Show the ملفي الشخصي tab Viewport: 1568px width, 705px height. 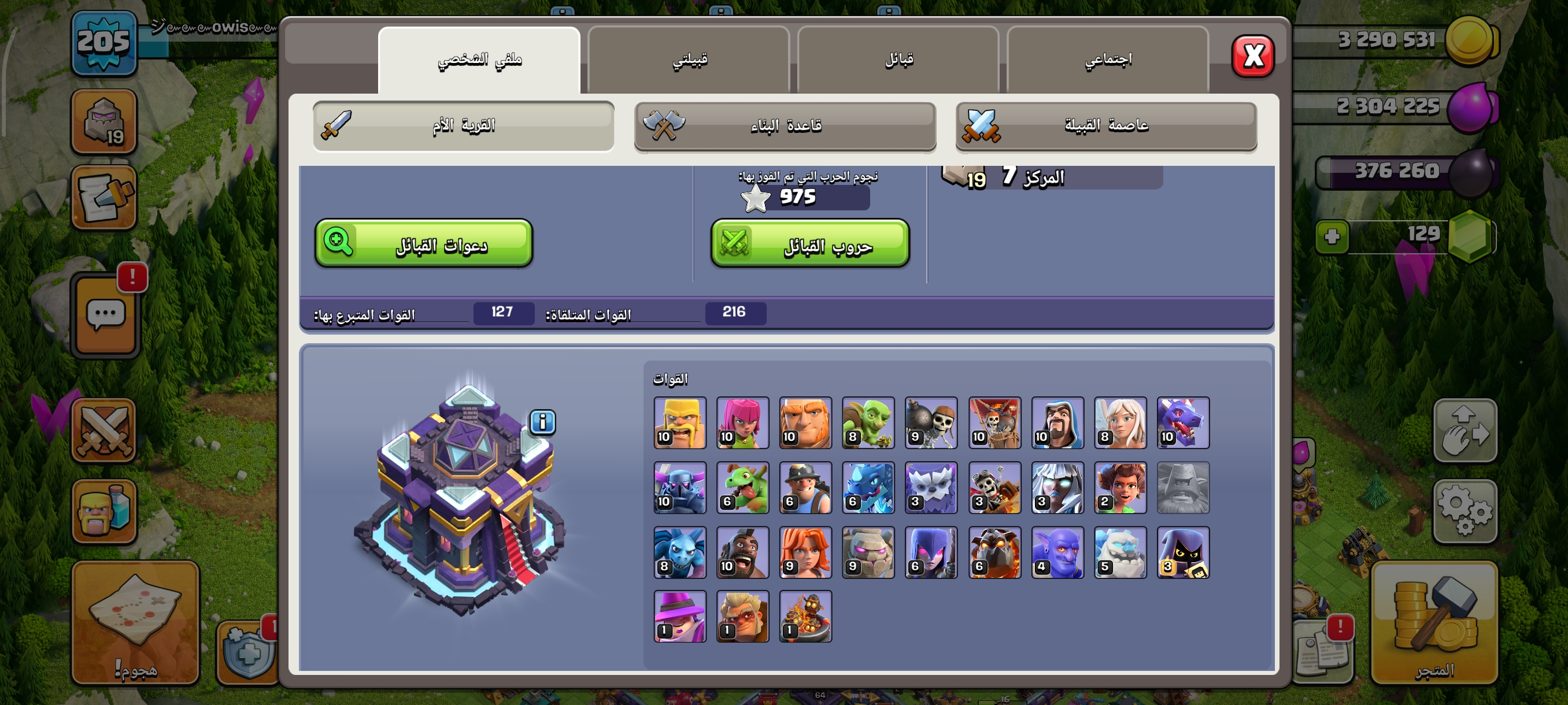pos(479,60)
